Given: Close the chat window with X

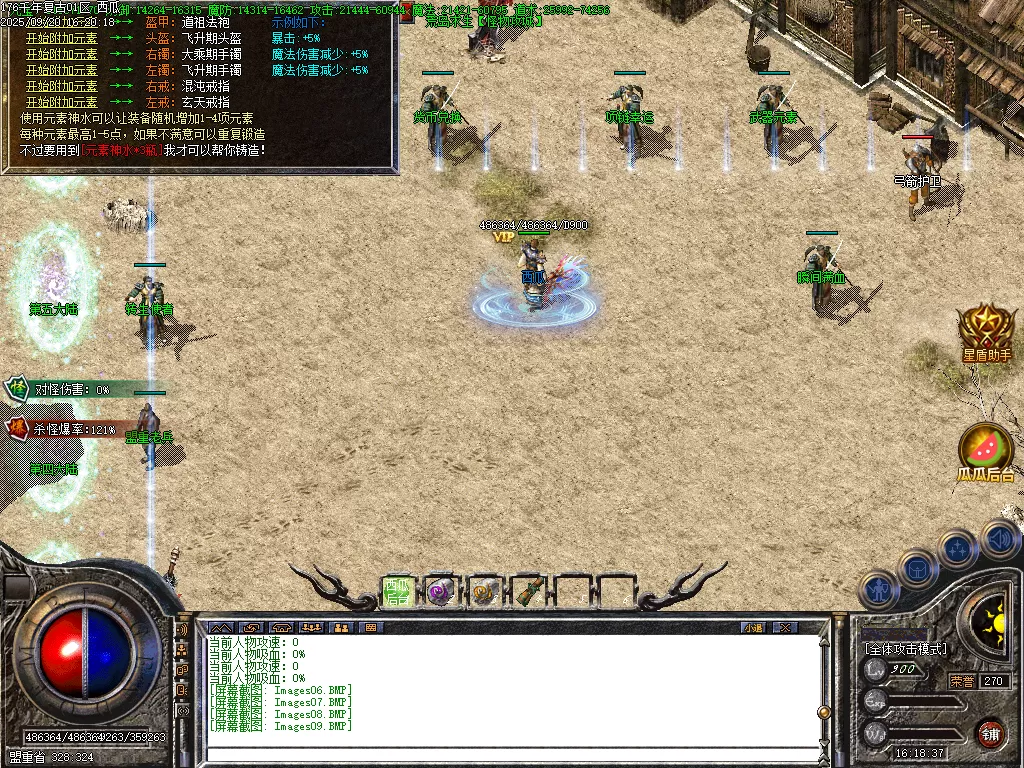Looking at the screenshot, I should (x=786, y=627).
